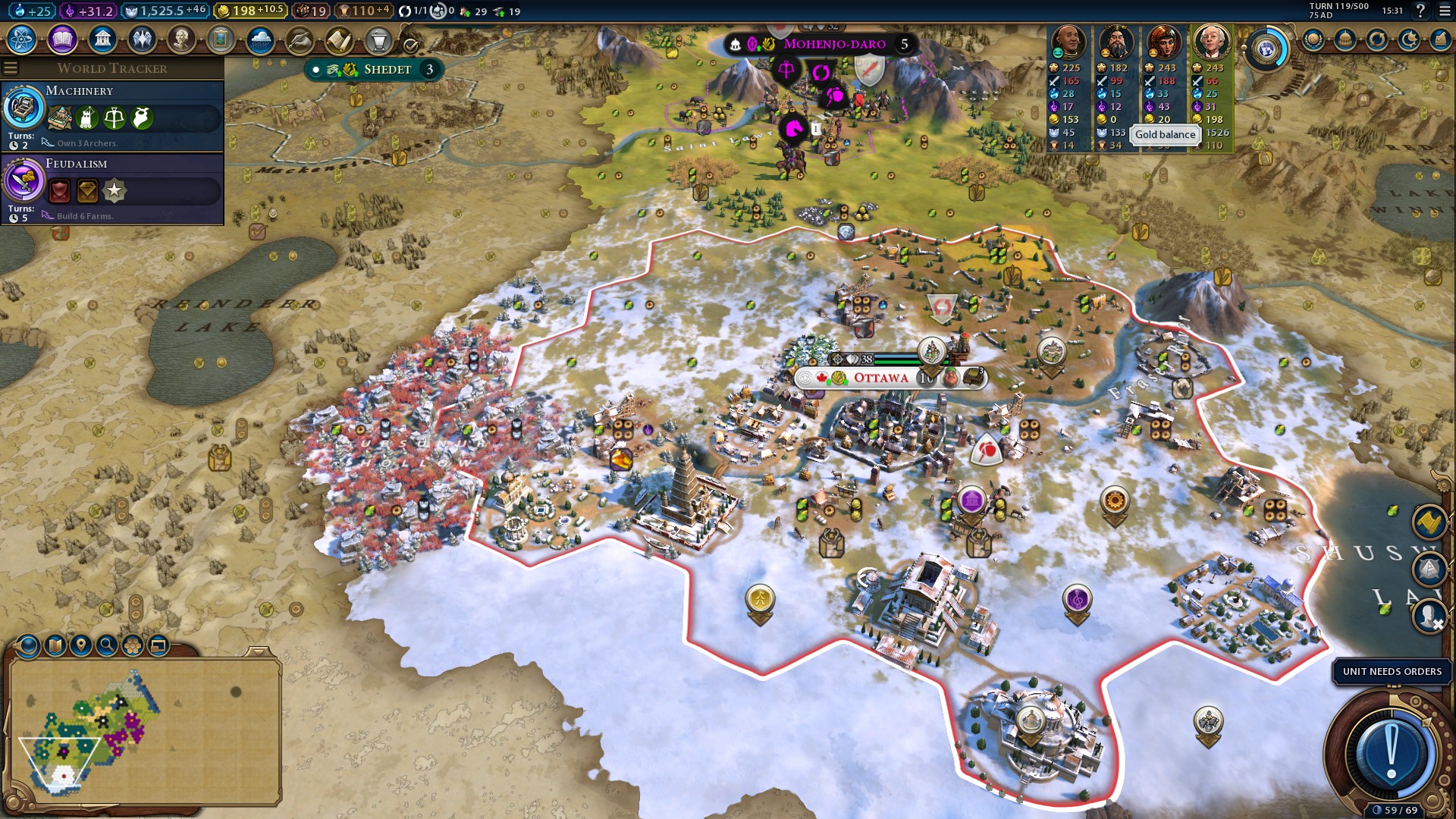Open the Great People bust icon
This screenshot has width=1456, height=819.
[x=181, y=39]
